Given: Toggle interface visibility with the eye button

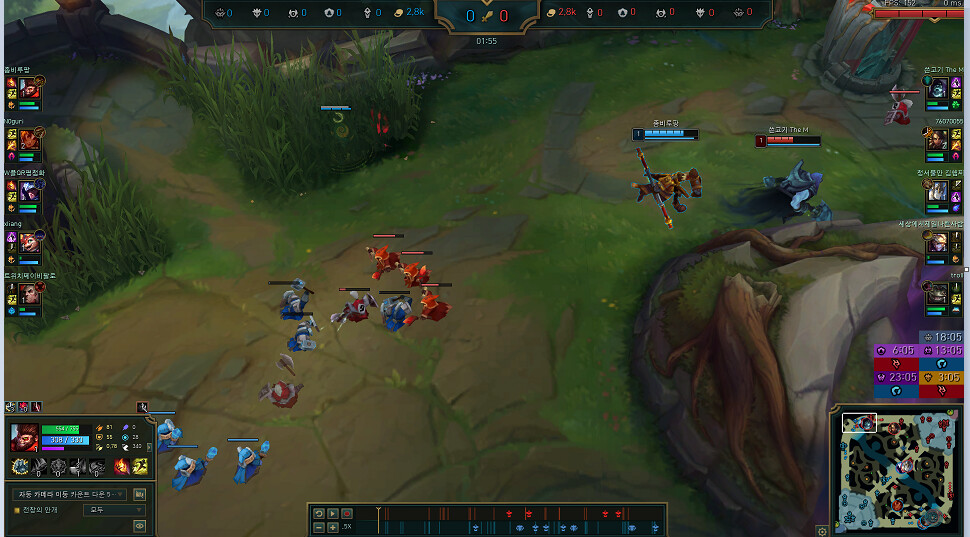Looking at the screenshot, I should pyautogui.click(x=139, y=525).
